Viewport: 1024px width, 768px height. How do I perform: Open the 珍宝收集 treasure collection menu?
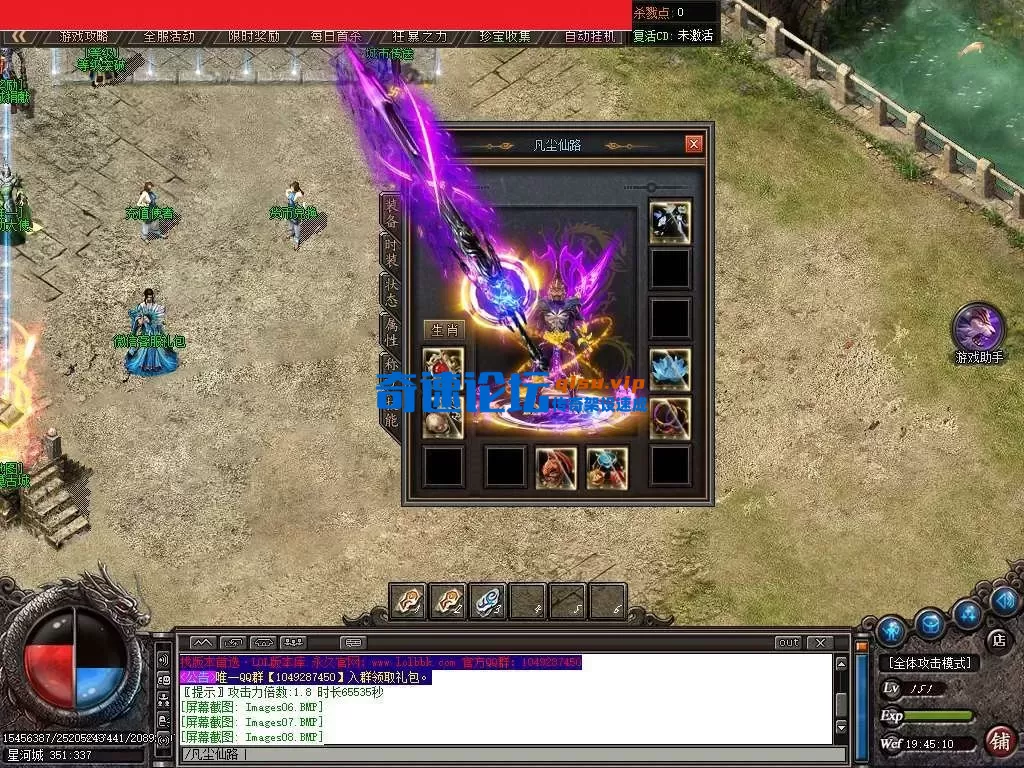pos(504,36)
